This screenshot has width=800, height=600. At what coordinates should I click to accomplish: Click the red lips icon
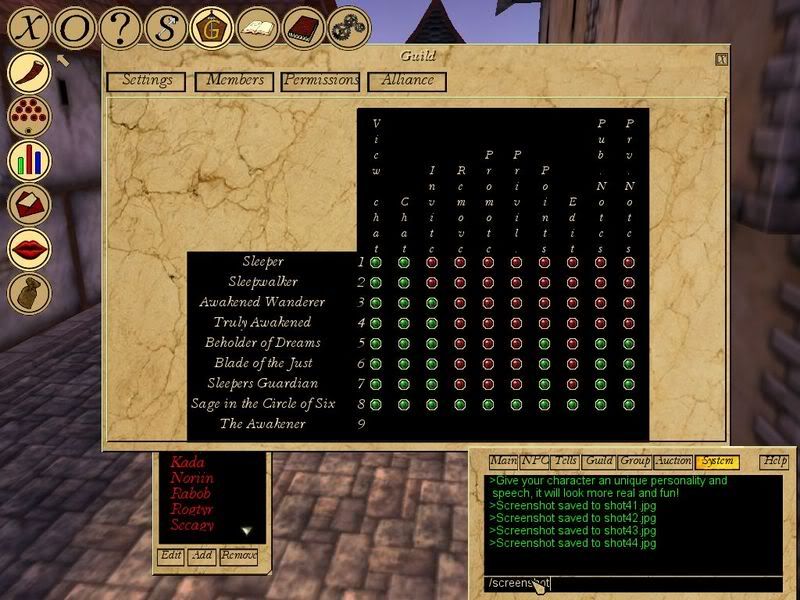pyautogui.click(x=30, y=248)
